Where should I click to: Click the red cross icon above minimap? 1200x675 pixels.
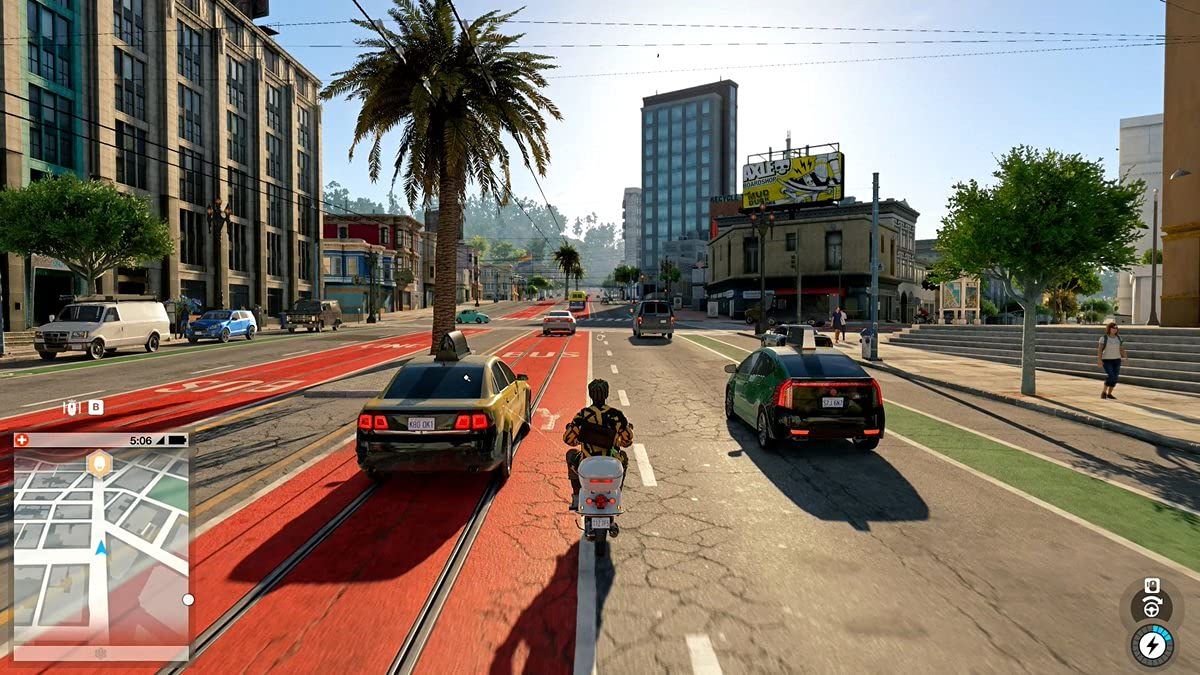tap(23, 440)
